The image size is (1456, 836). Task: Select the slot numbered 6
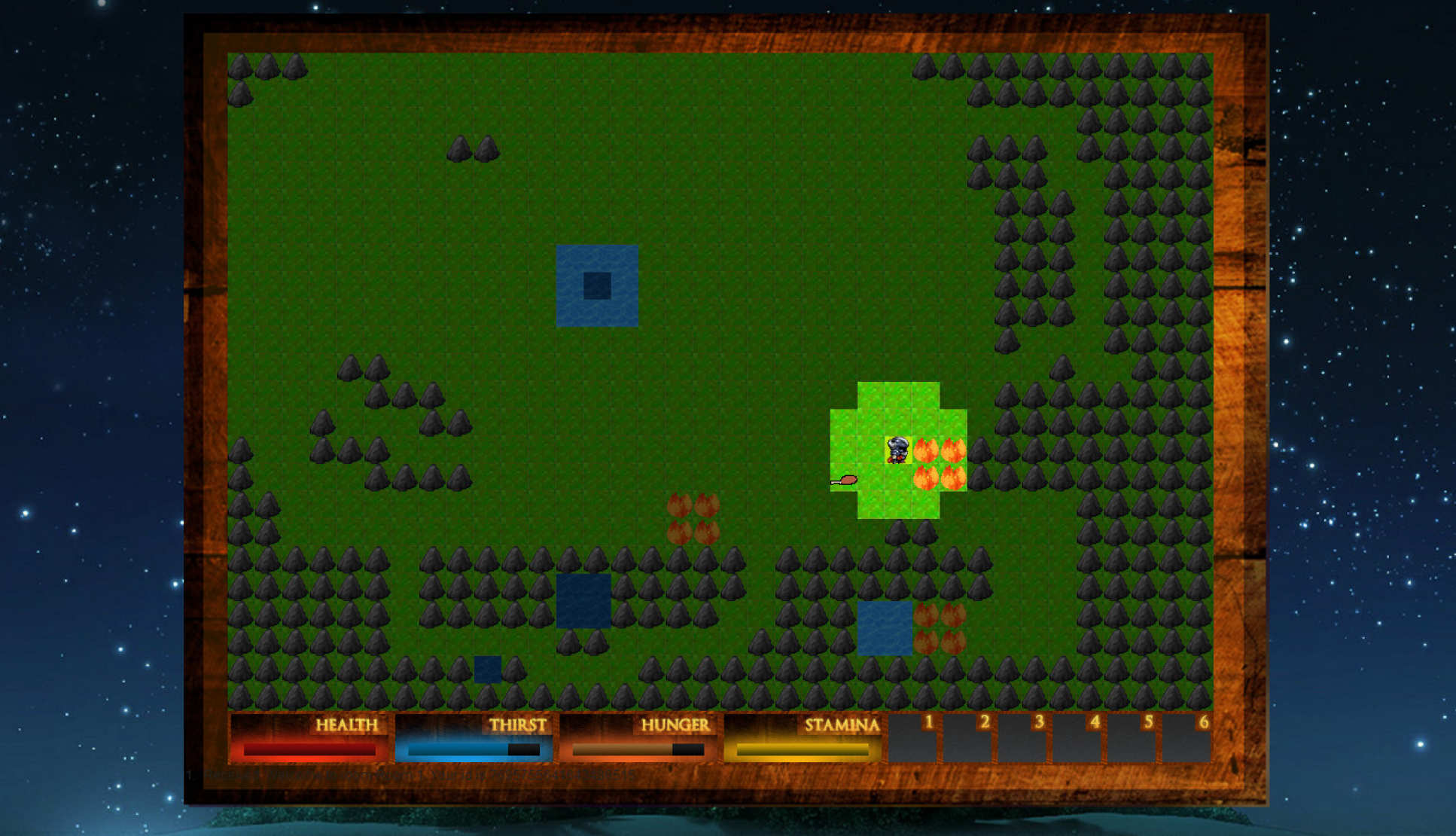click(1186, 738)
